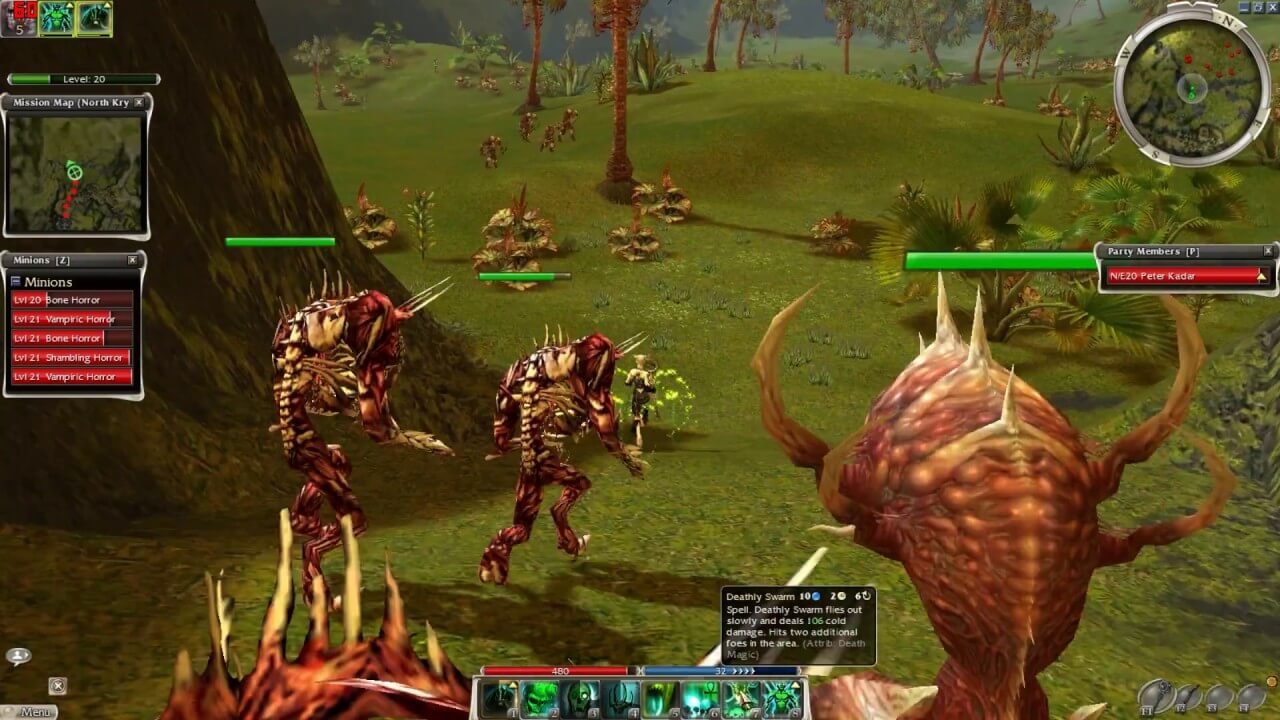Click the Minions panel hamburger menu icon

point(17,281)
